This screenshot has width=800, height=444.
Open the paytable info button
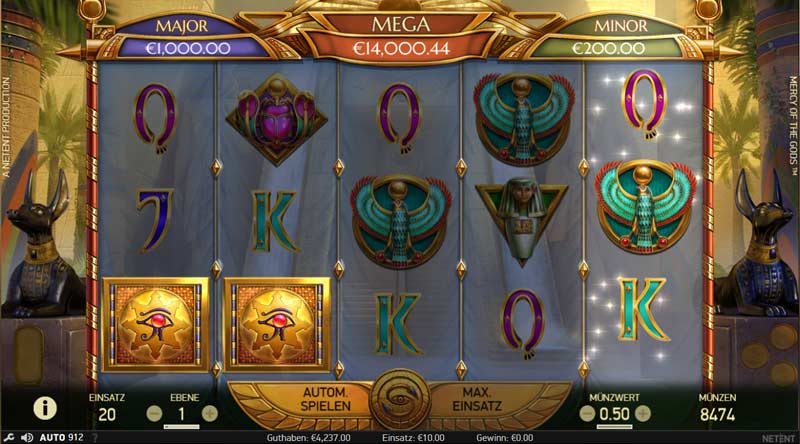click(44, 407)
